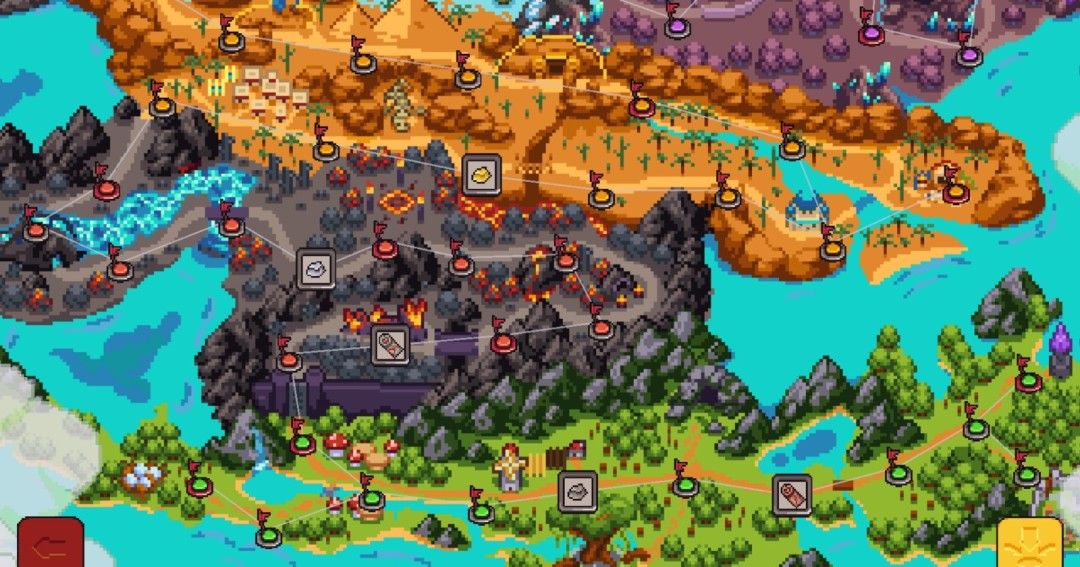Screen dimensions: 1080x567
Task: Select the grey stone tile in the forest
Action: coord(577,490)
